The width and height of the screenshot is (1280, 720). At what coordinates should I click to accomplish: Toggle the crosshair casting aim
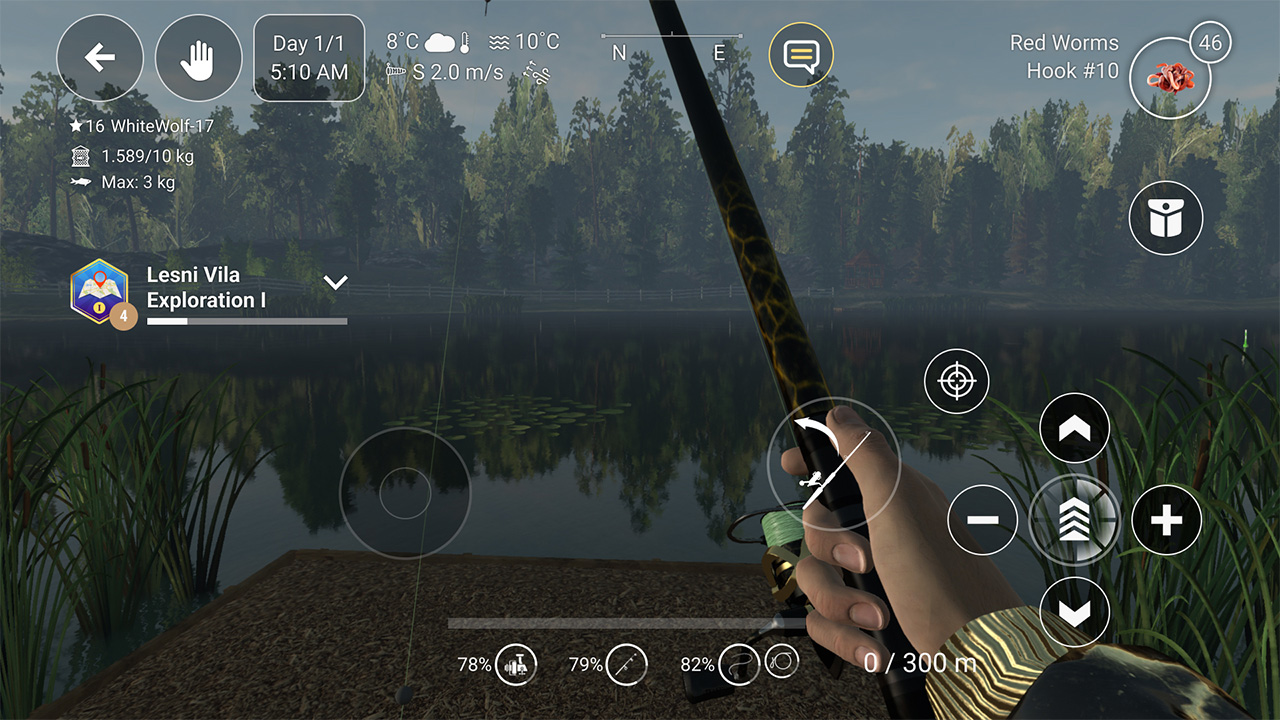pyautogui.click(x=956, y=381)
